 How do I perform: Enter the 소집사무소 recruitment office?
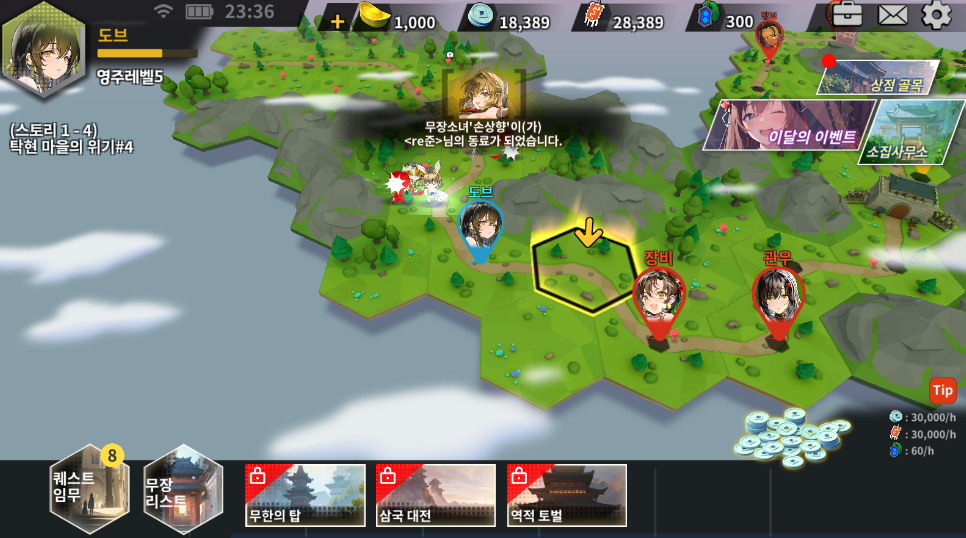tap(897, 133)
